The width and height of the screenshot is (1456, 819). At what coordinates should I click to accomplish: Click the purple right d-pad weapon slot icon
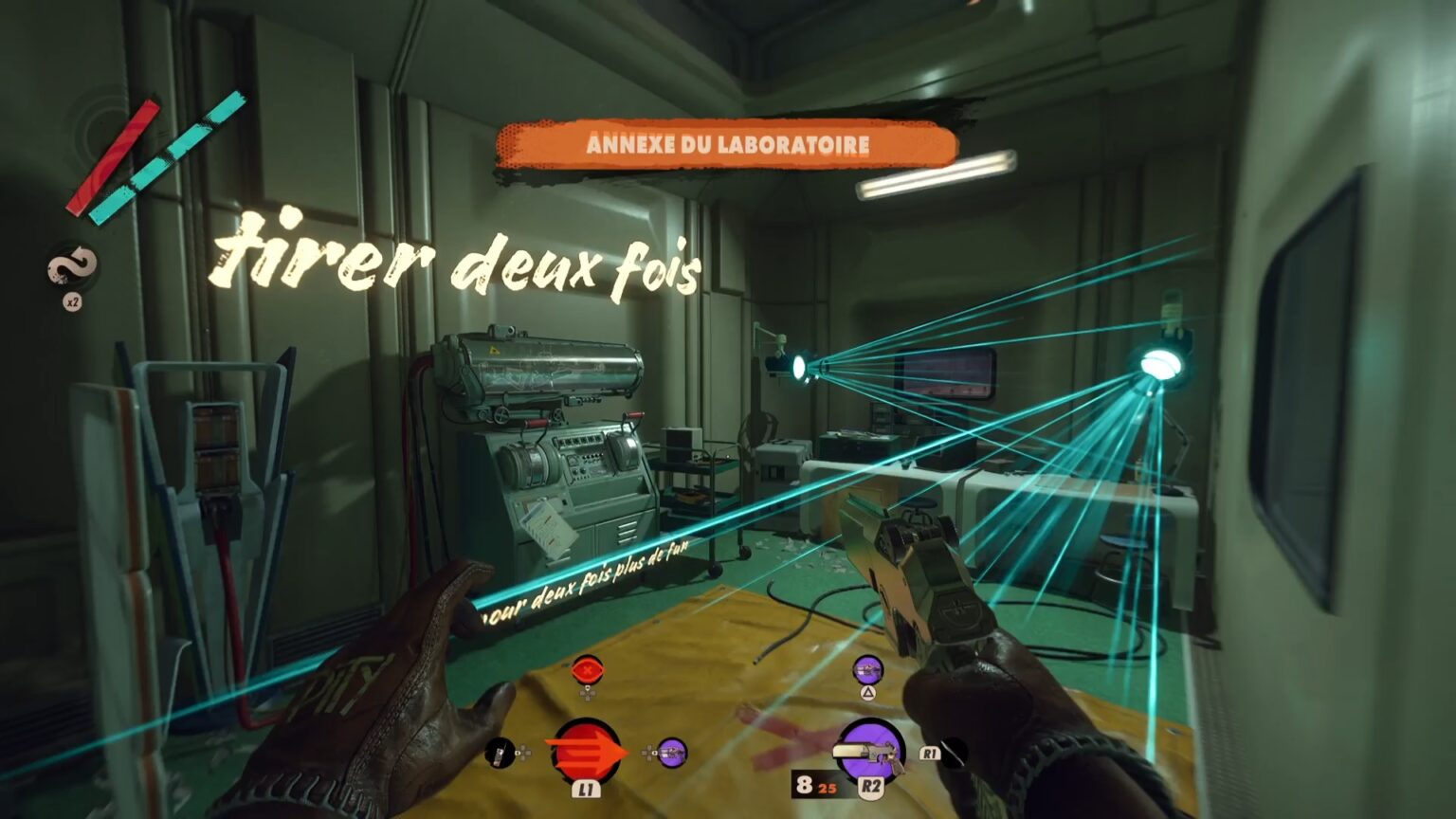(x=671, y=754)
